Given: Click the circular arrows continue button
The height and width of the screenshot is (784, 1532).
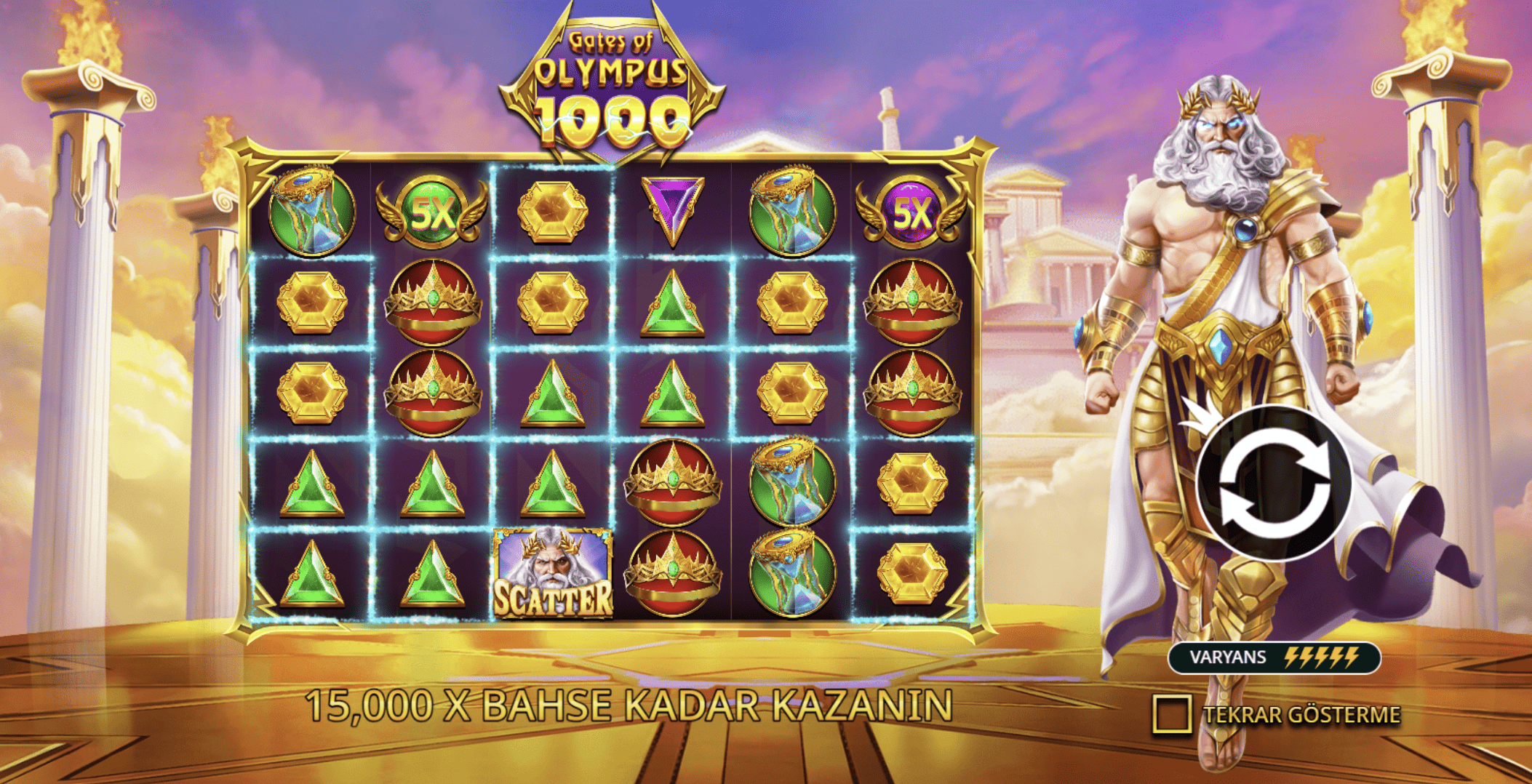Looking at the screenshot, I should point(1274,483).
